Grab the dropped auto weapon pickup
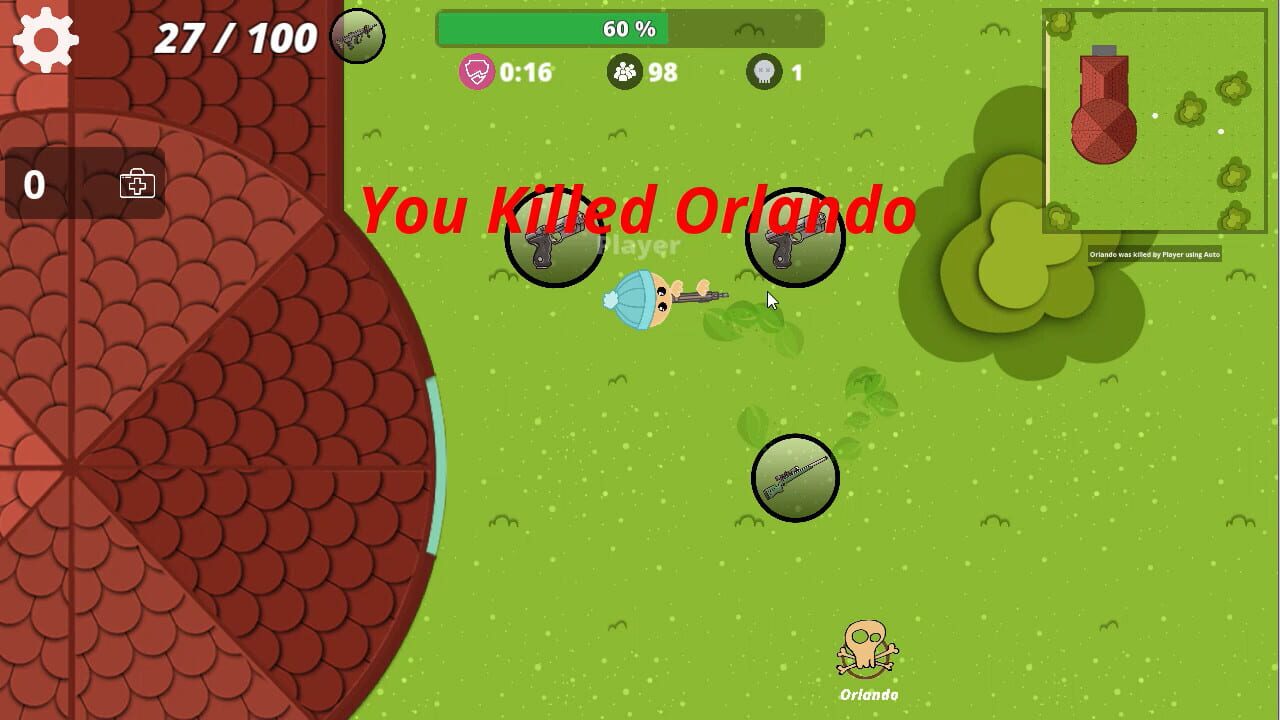1280x720 pixels. [x=794, y=236]
